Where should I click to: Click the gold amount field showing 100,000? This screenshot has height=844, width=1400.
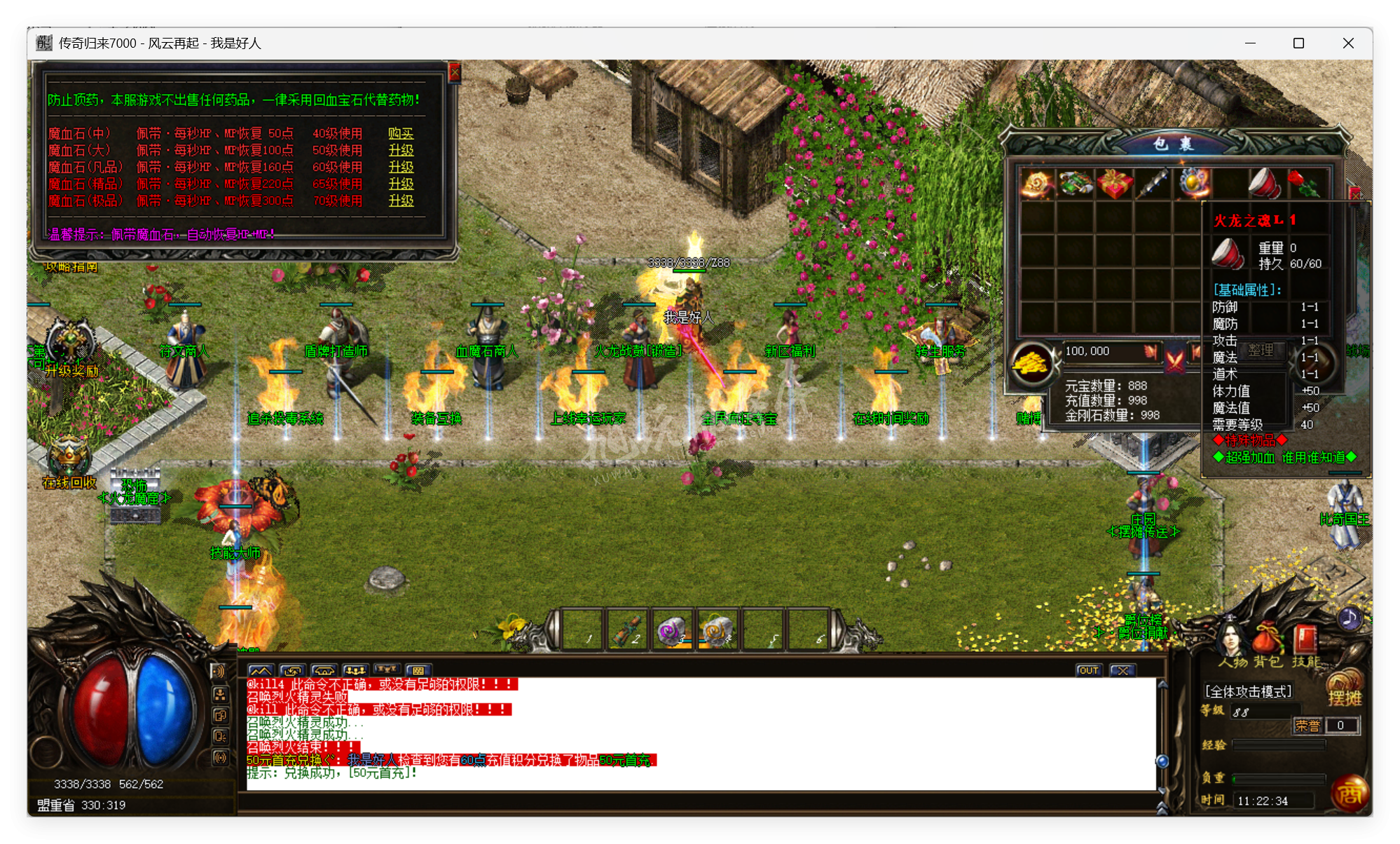(x=1113, y=352)
